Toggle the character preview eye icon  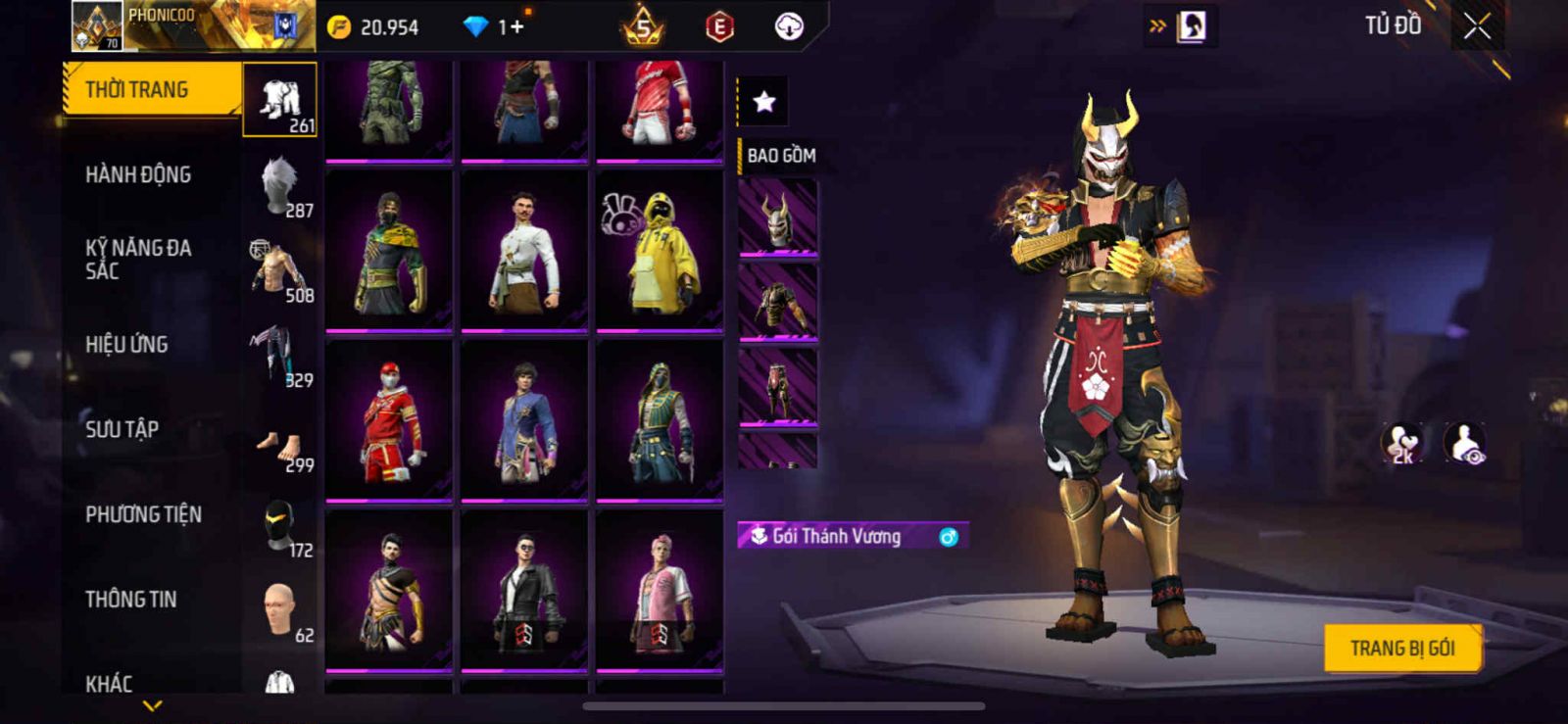(1465, 443)
